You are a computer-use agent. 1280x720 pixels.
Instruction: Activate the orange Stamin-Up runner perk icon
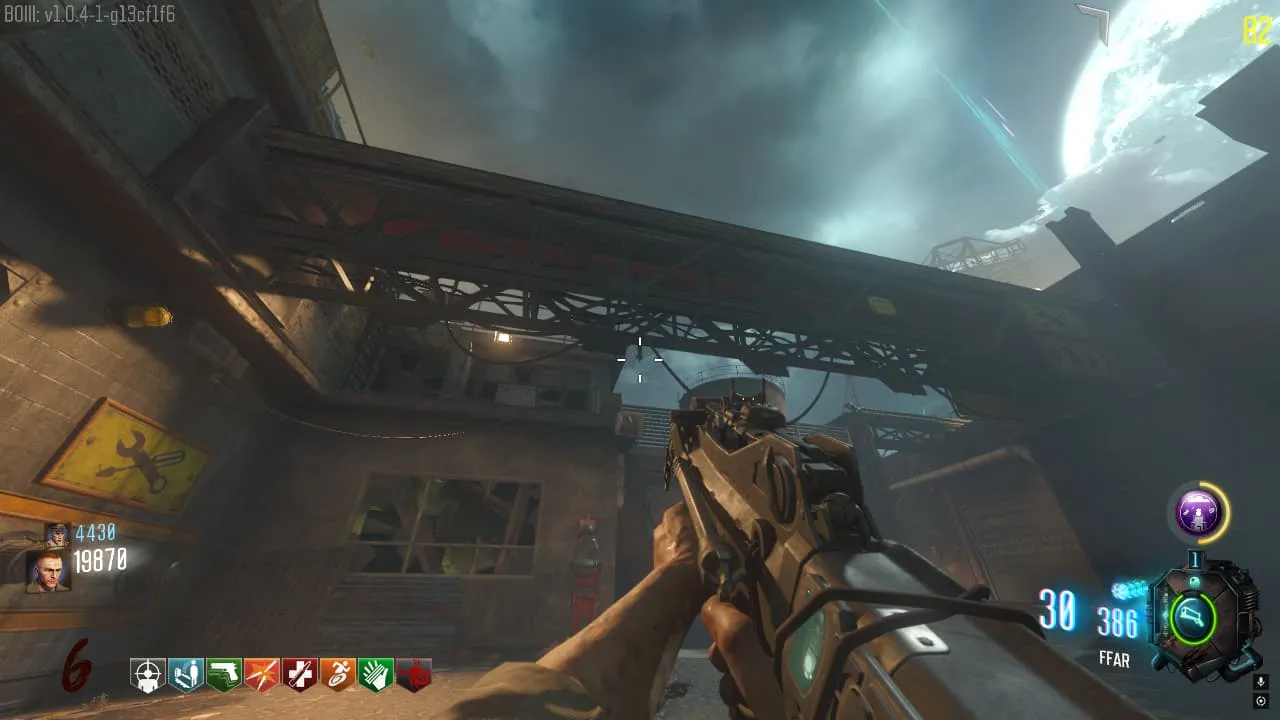click(x=338, y=674)
